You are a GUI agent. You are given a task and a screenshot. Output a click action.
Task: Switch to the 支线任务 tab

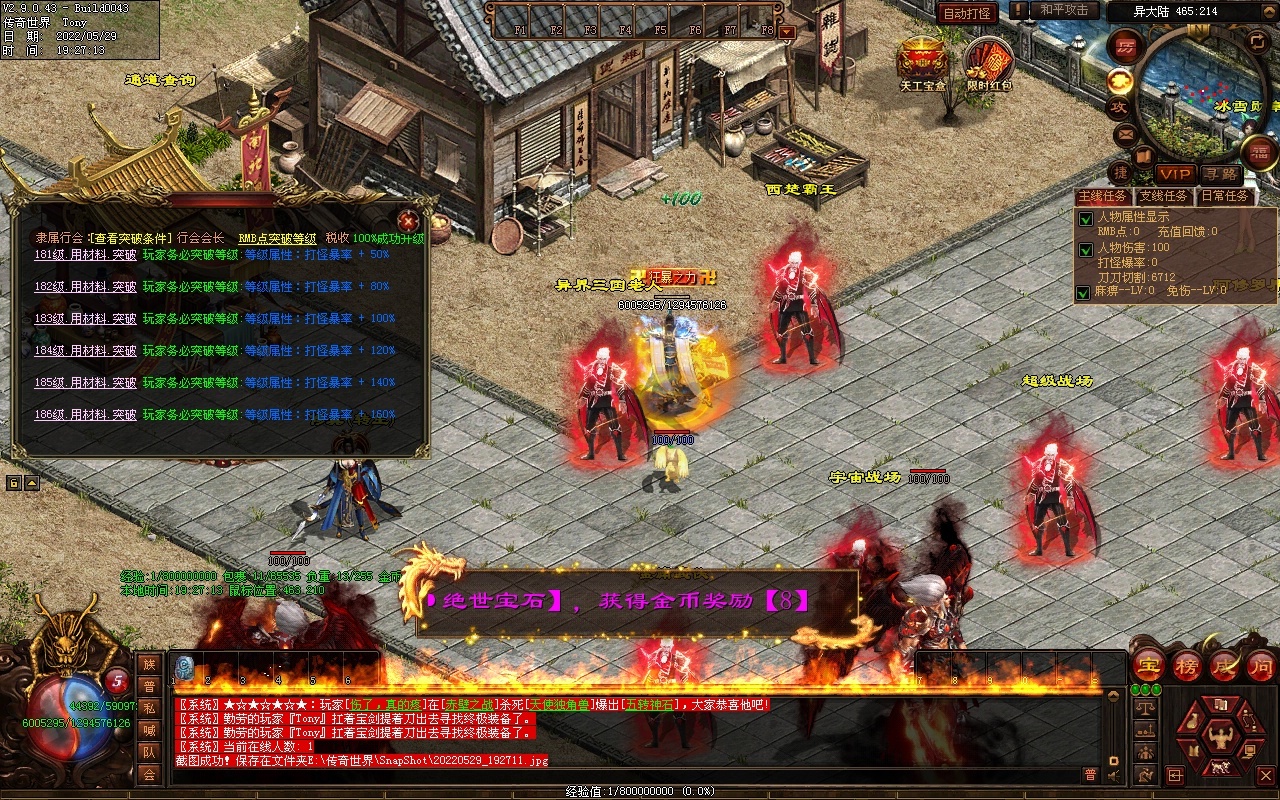tap(1163, 197)
